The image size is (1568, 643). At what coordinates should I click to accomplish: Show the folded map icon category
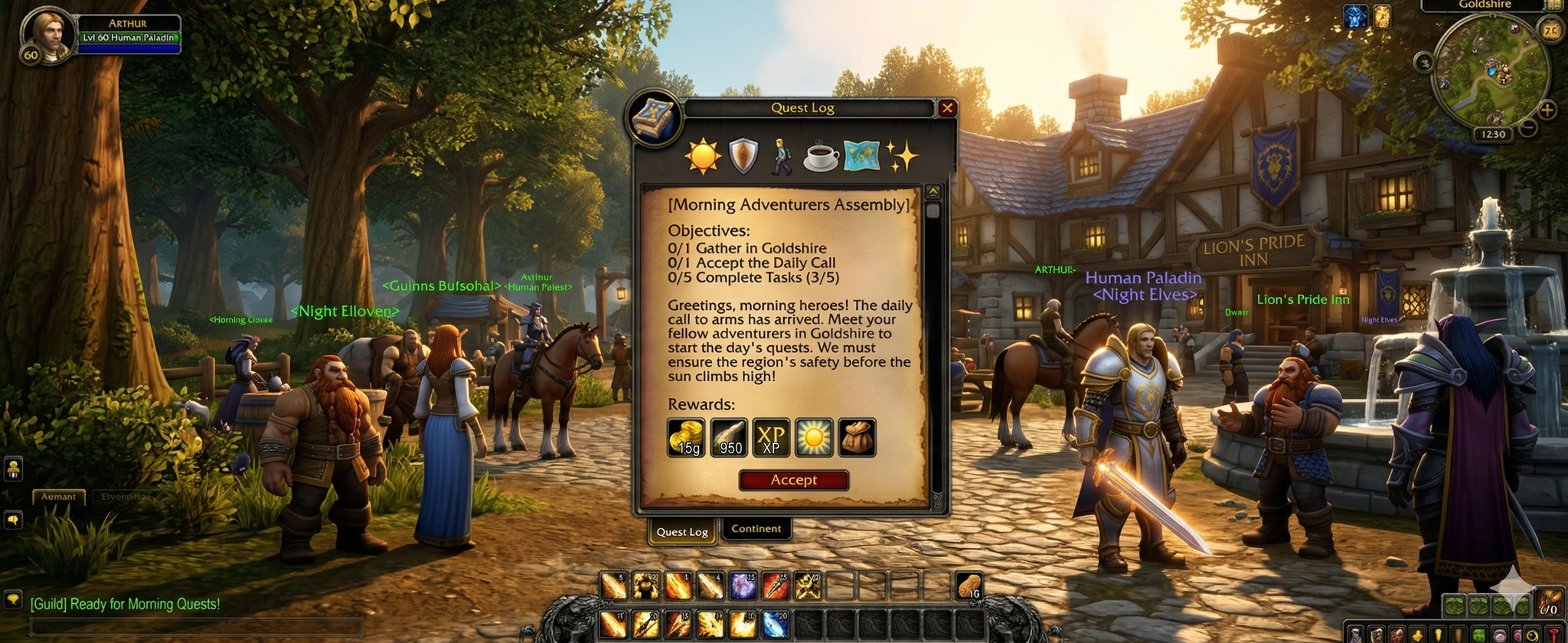tap(861, 156)
